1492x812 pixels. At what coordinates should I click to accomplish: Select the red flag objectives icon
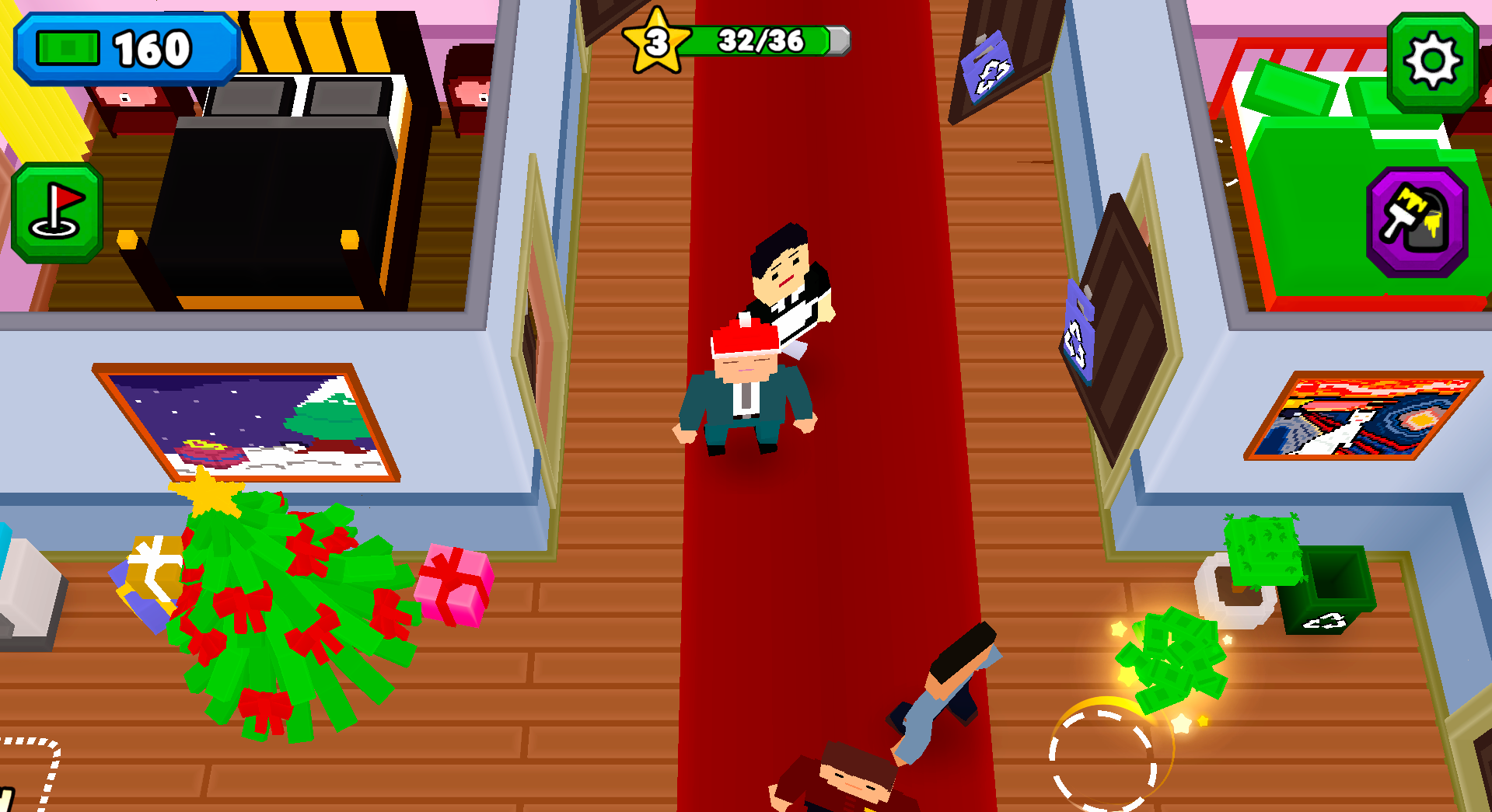pyautogui.click(x=57, y=211)
